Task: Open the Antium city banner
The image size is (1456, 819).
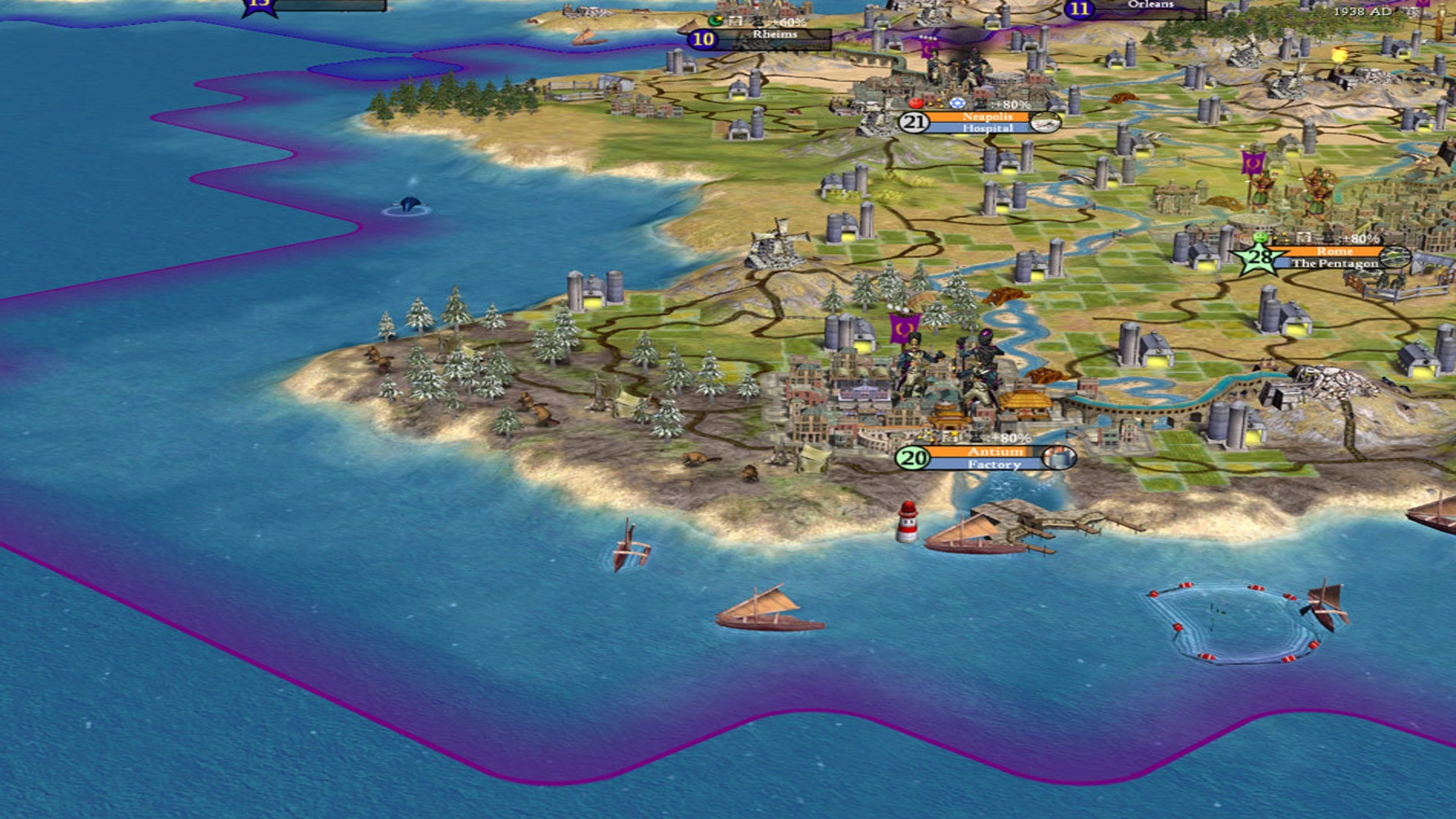Action: point(995,452)
